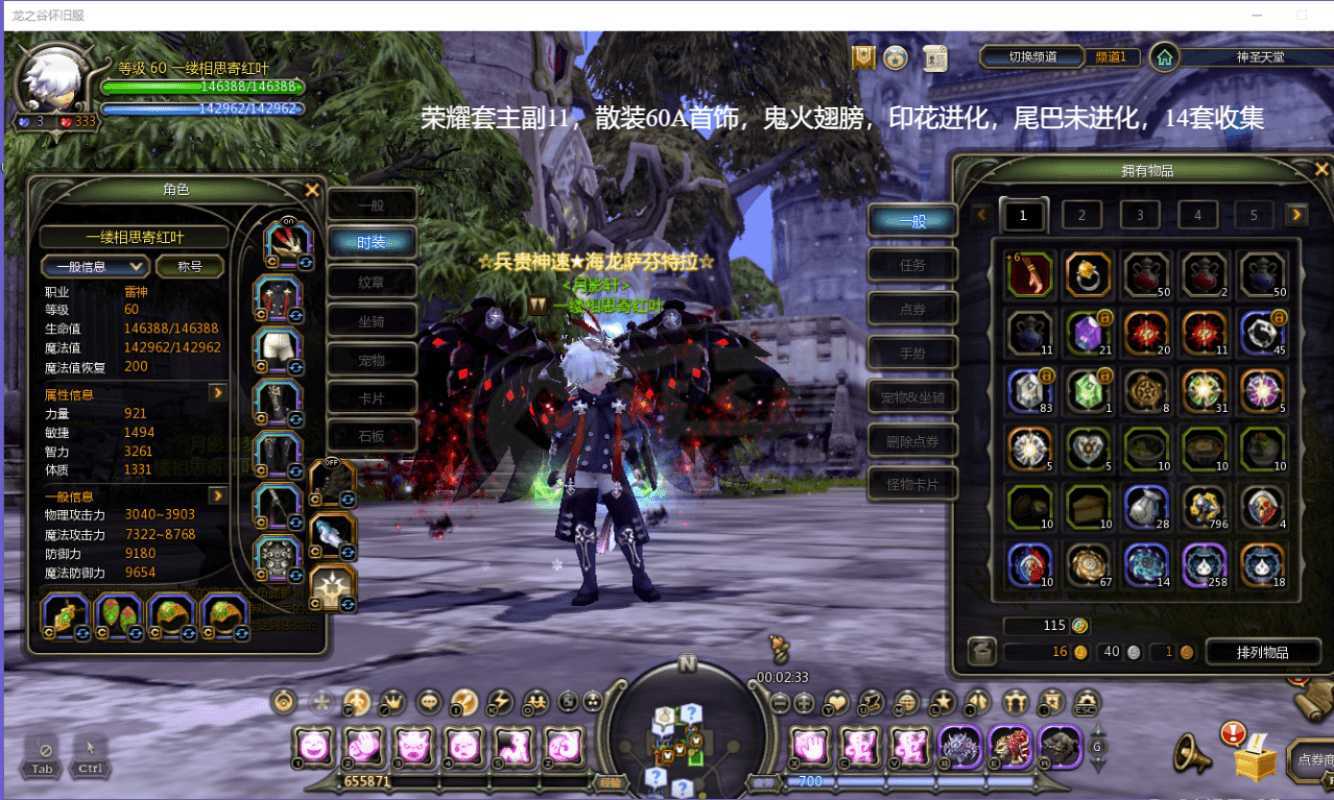The width and height of the screenshot is (1334, 800).
Task: Switch to inventory page 5 tab
Action: click(x=1253, y=215)
